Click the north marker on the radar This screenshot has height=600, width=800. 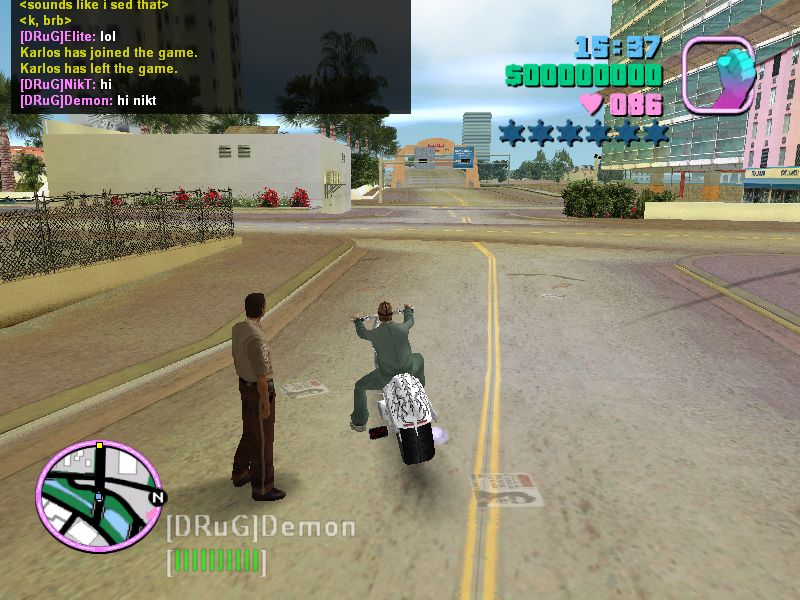click(156, 496)
